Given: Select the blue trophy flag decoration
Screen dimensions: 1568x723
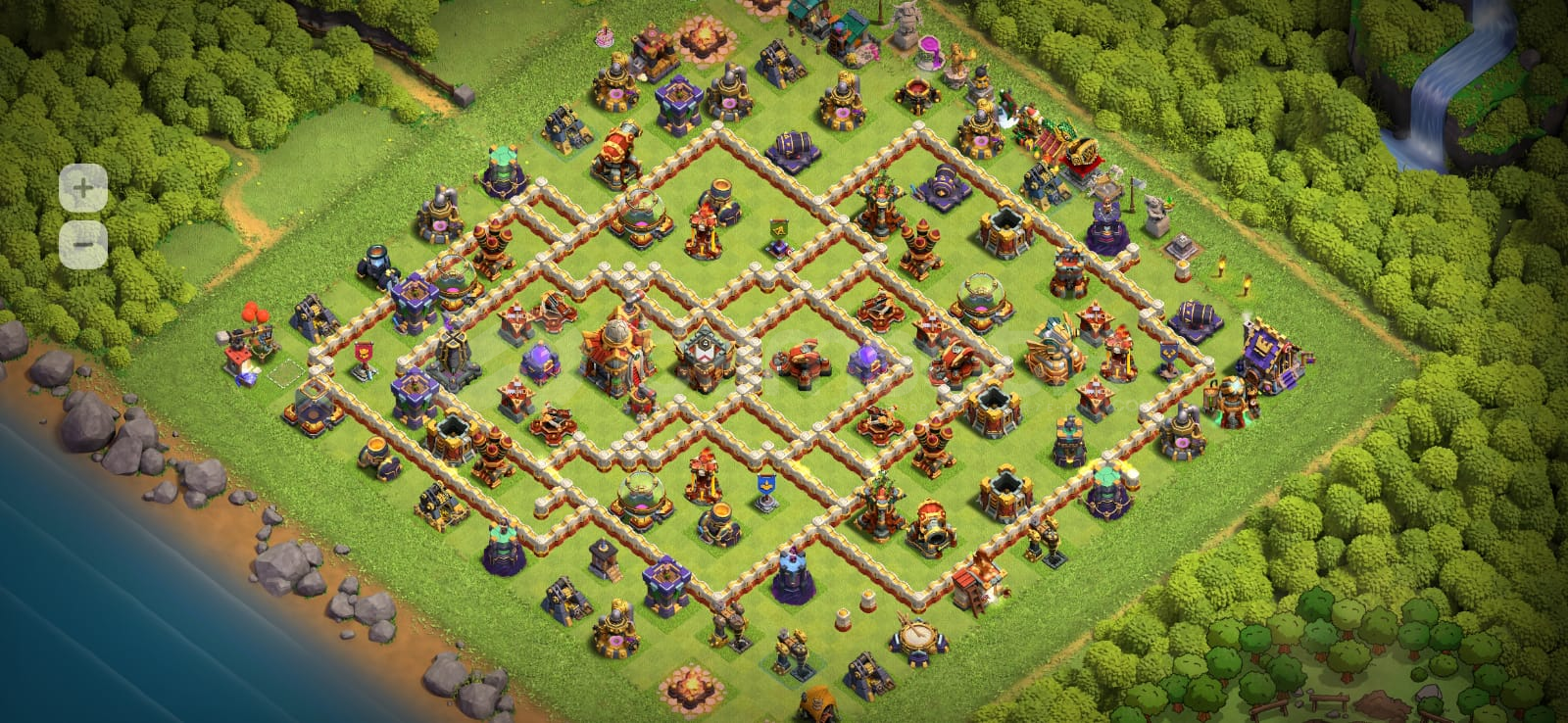Looking at the screenshot, I should pyautogui.click(x=764, y=490).
